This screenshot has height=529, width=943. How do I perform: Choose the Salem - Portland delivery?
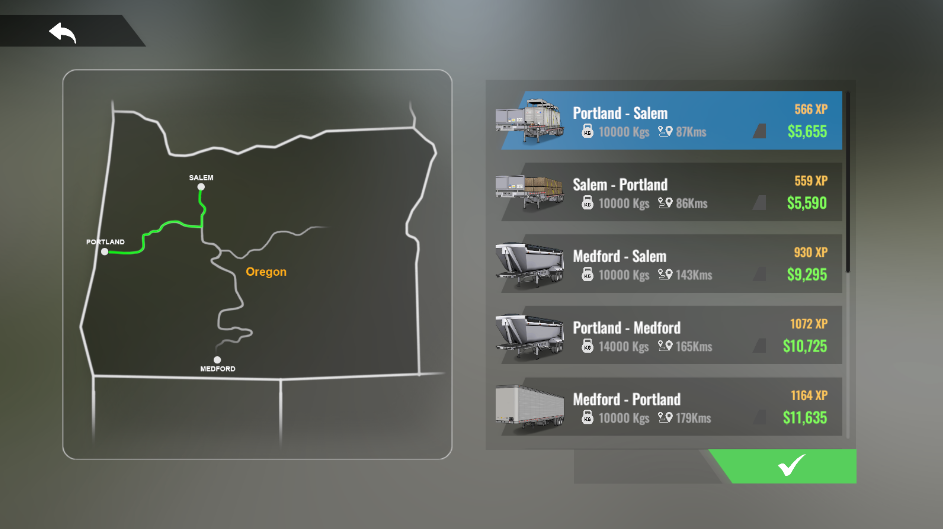[667, 193]
